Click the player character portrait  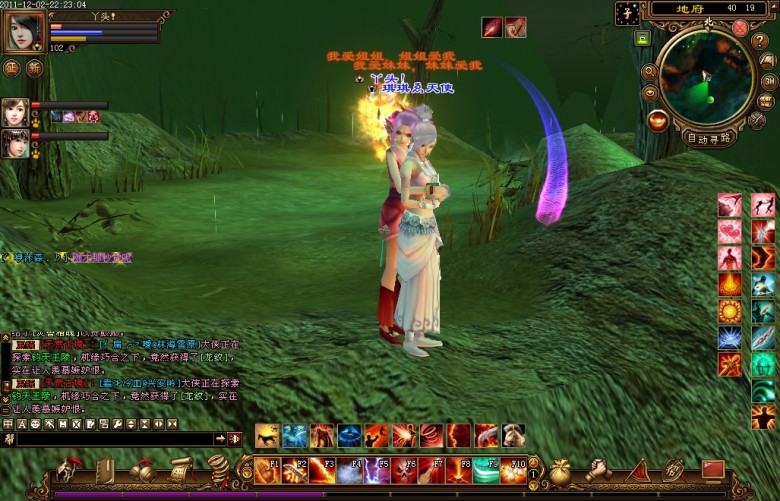23,32
